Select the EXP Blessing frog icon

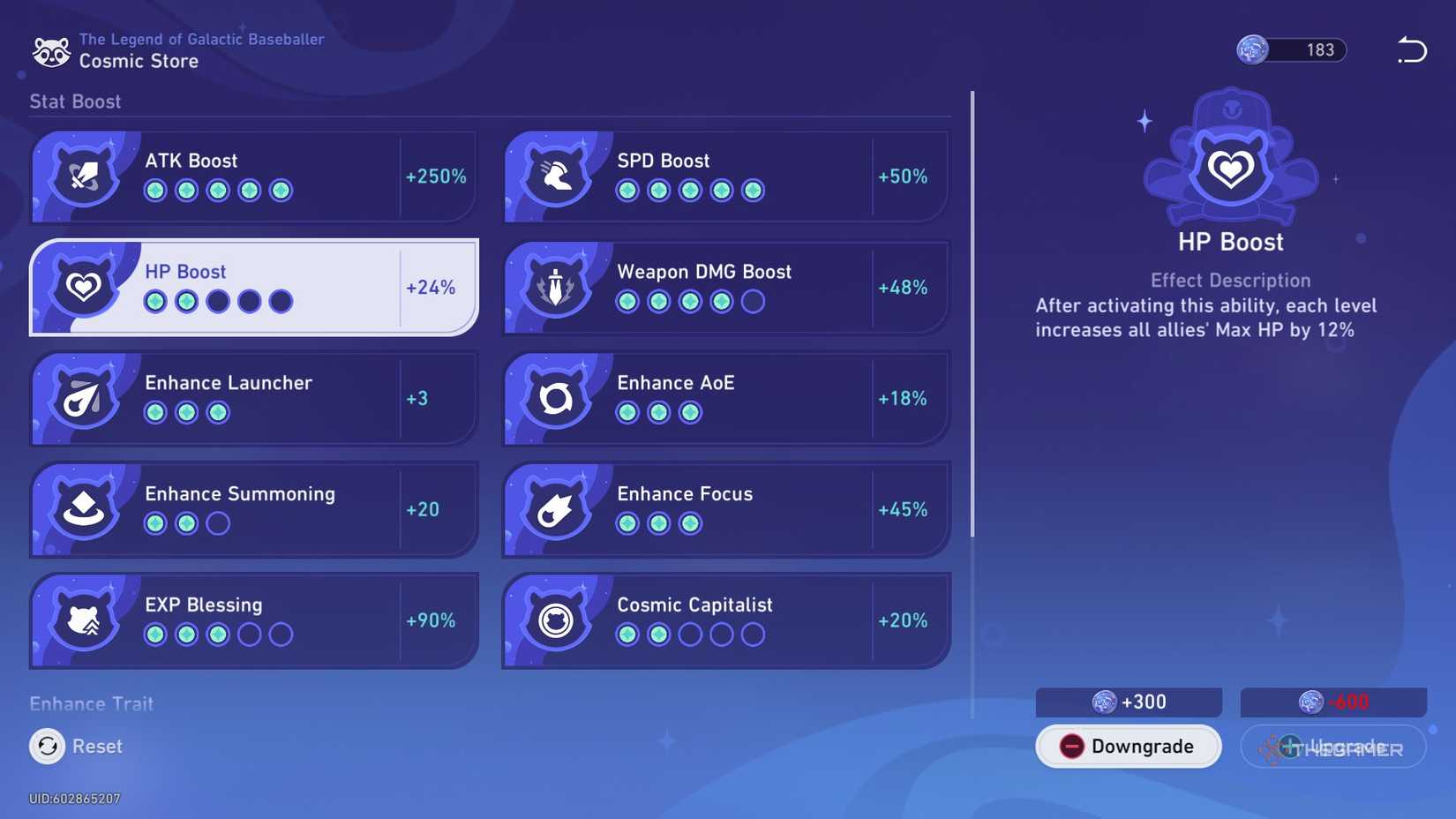pyautogui.click(x=84, y=619)
